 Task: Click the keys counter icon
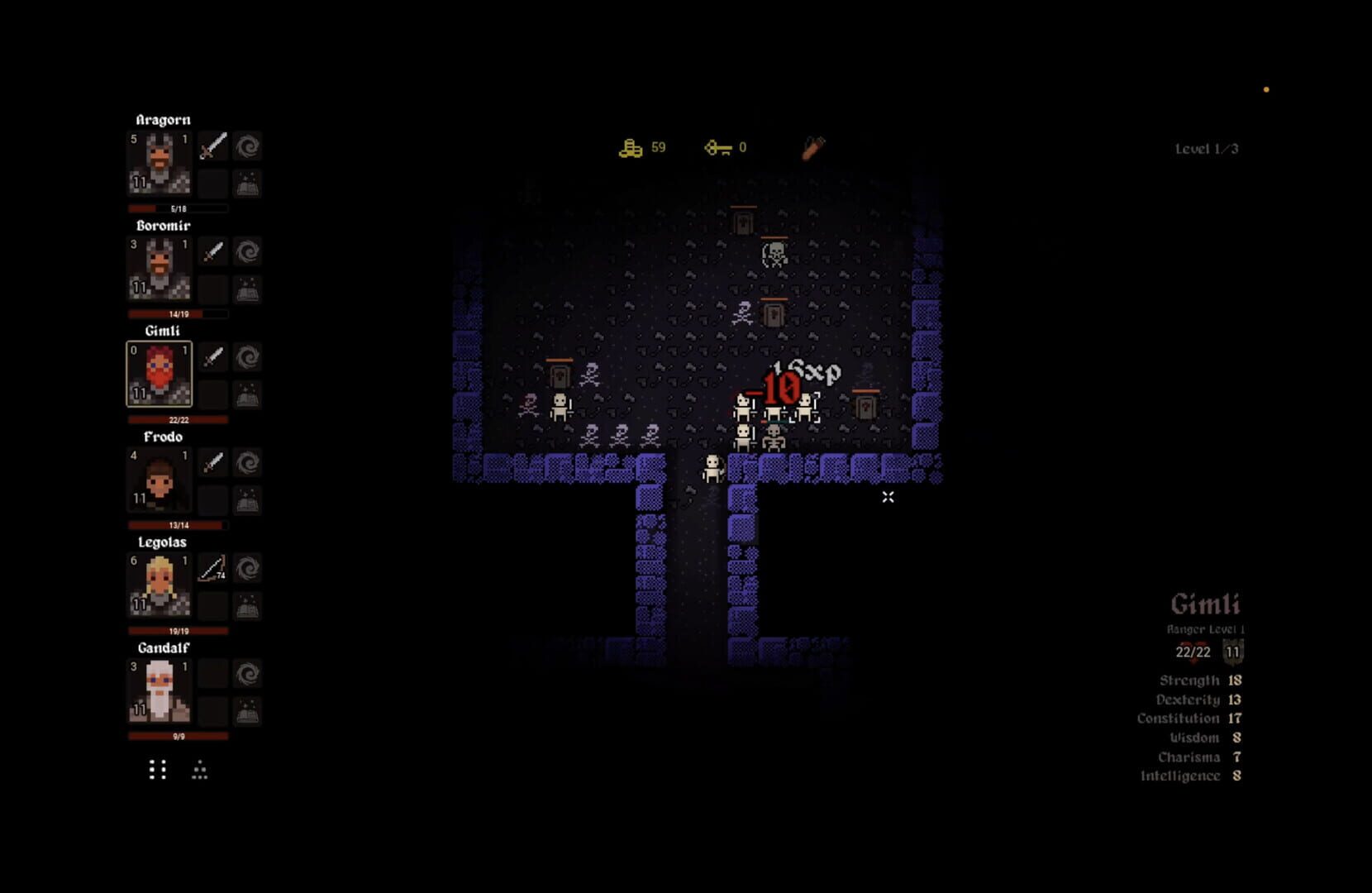tap(717, 147)
